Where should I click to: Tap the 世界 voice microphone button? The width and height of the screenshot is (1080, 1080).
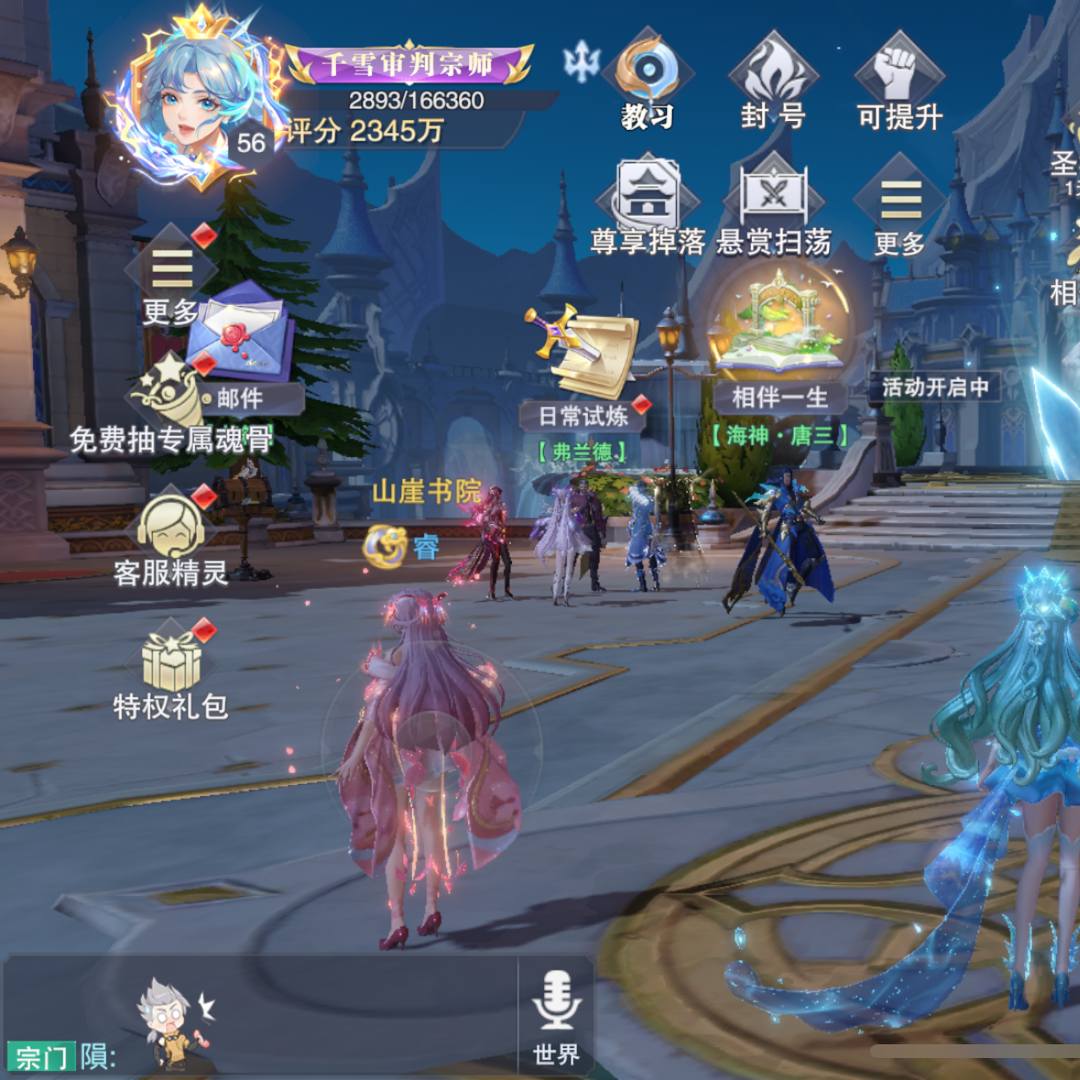(x=556, y=1015)
